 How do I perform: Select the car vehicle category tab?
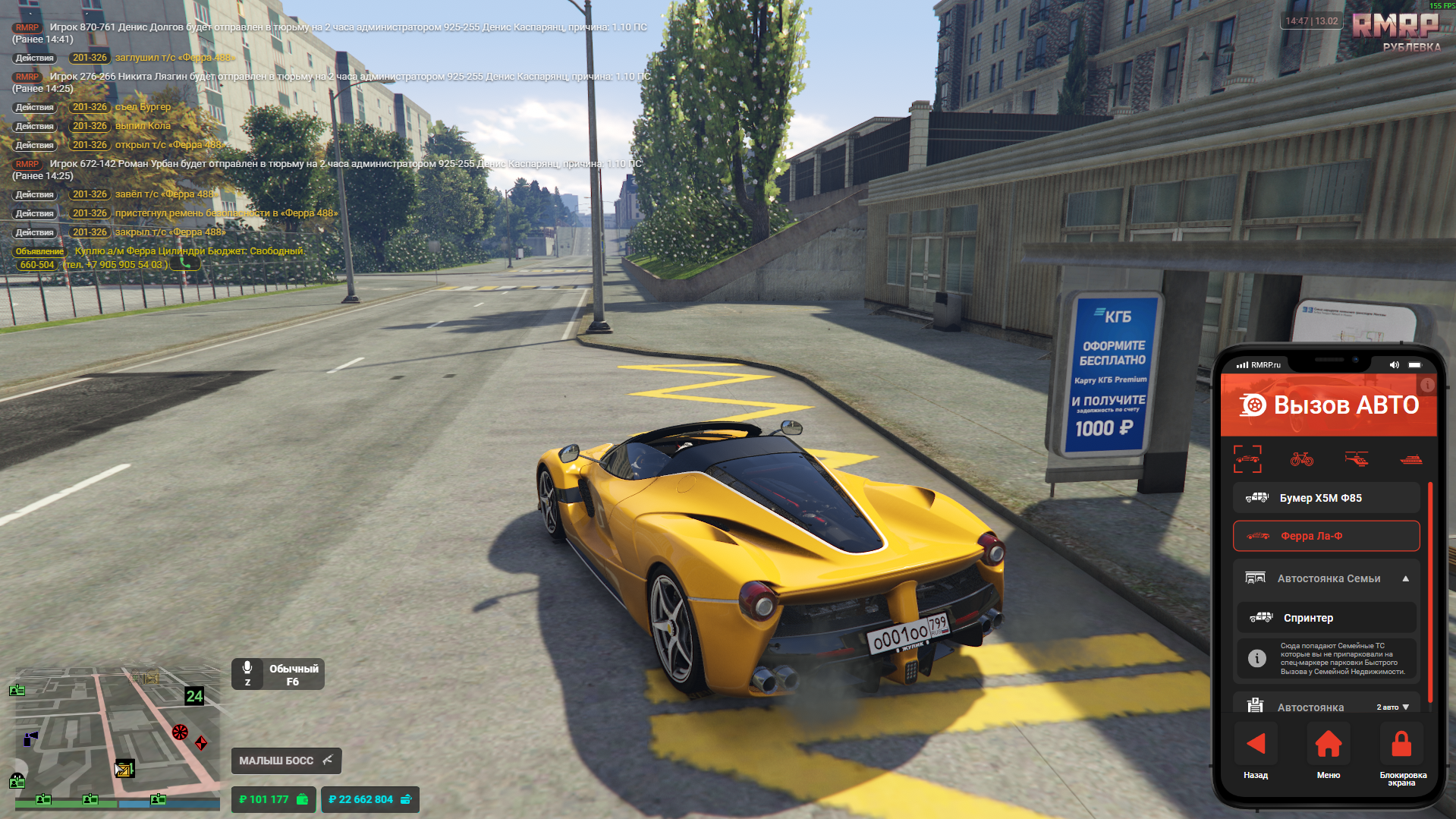tap(1247, 458)
